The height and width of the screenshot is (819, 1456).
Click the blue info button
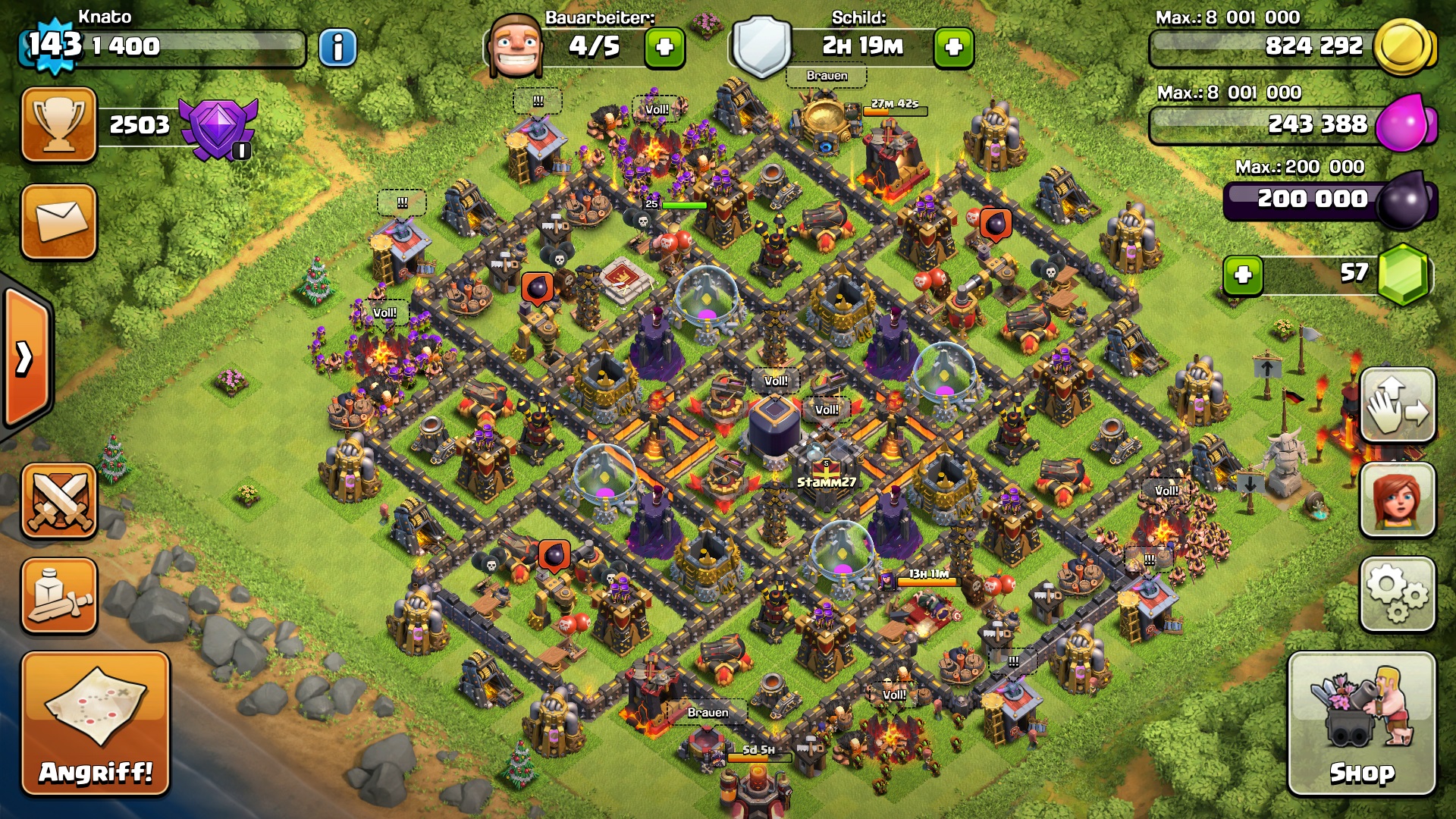[x=337, y=48]
